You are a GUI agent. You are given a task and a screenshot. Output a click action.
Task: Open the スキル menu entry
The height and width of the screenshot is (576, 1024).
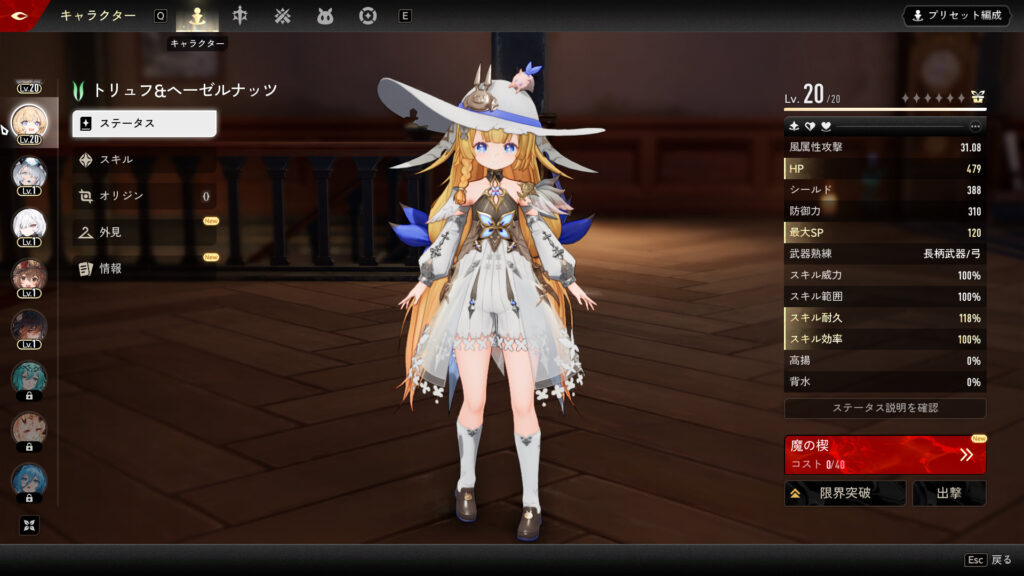click(144, 160)
